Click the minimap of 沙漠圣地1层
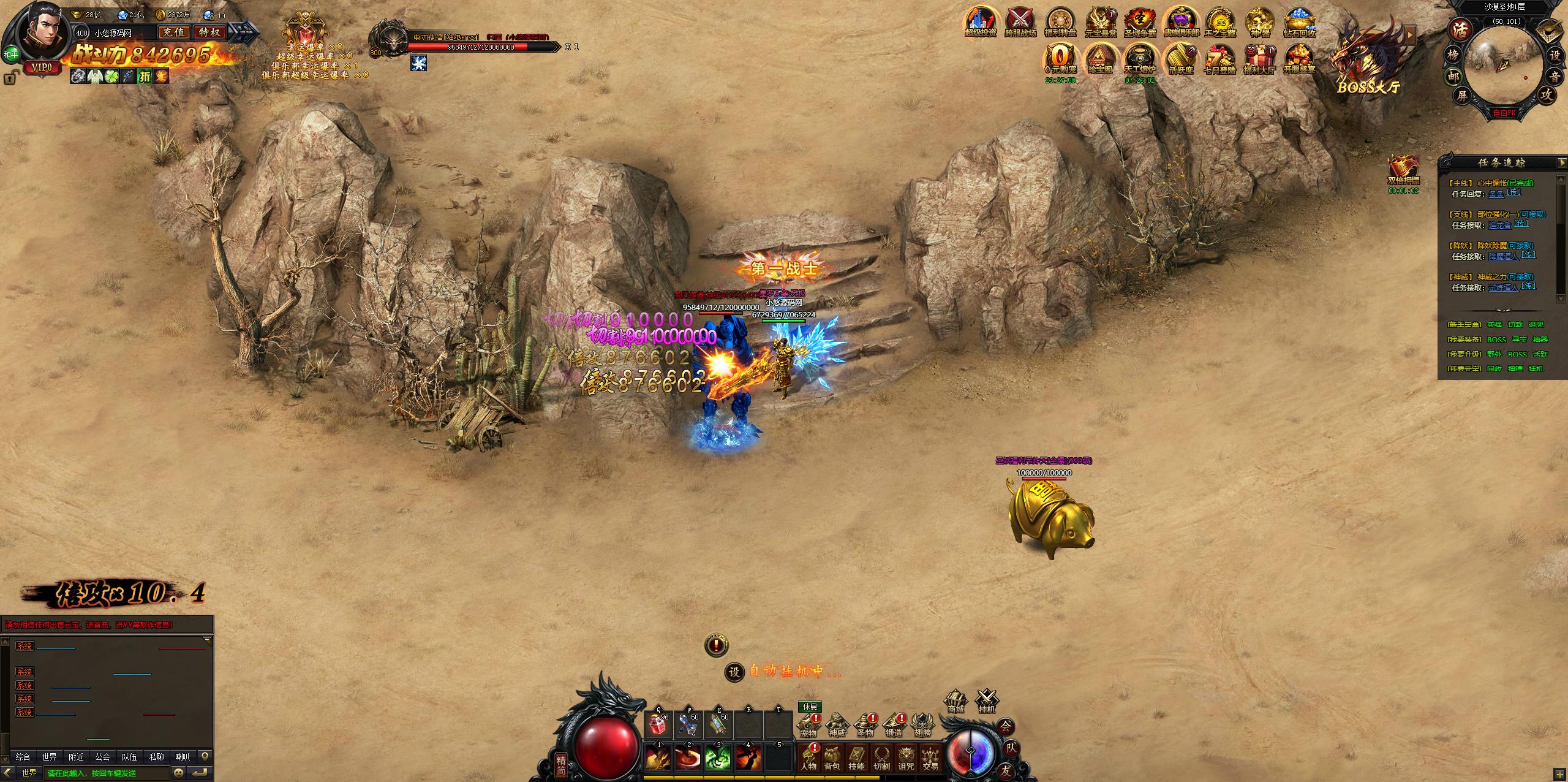 pos(1504,67)
